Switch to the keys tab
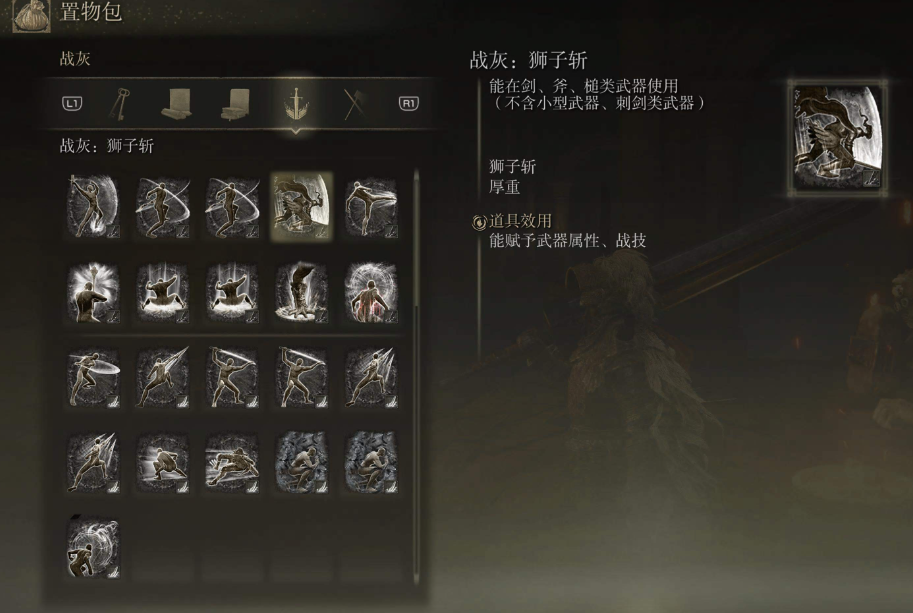Screen dimensions: 913x613 tap(121, 102)
